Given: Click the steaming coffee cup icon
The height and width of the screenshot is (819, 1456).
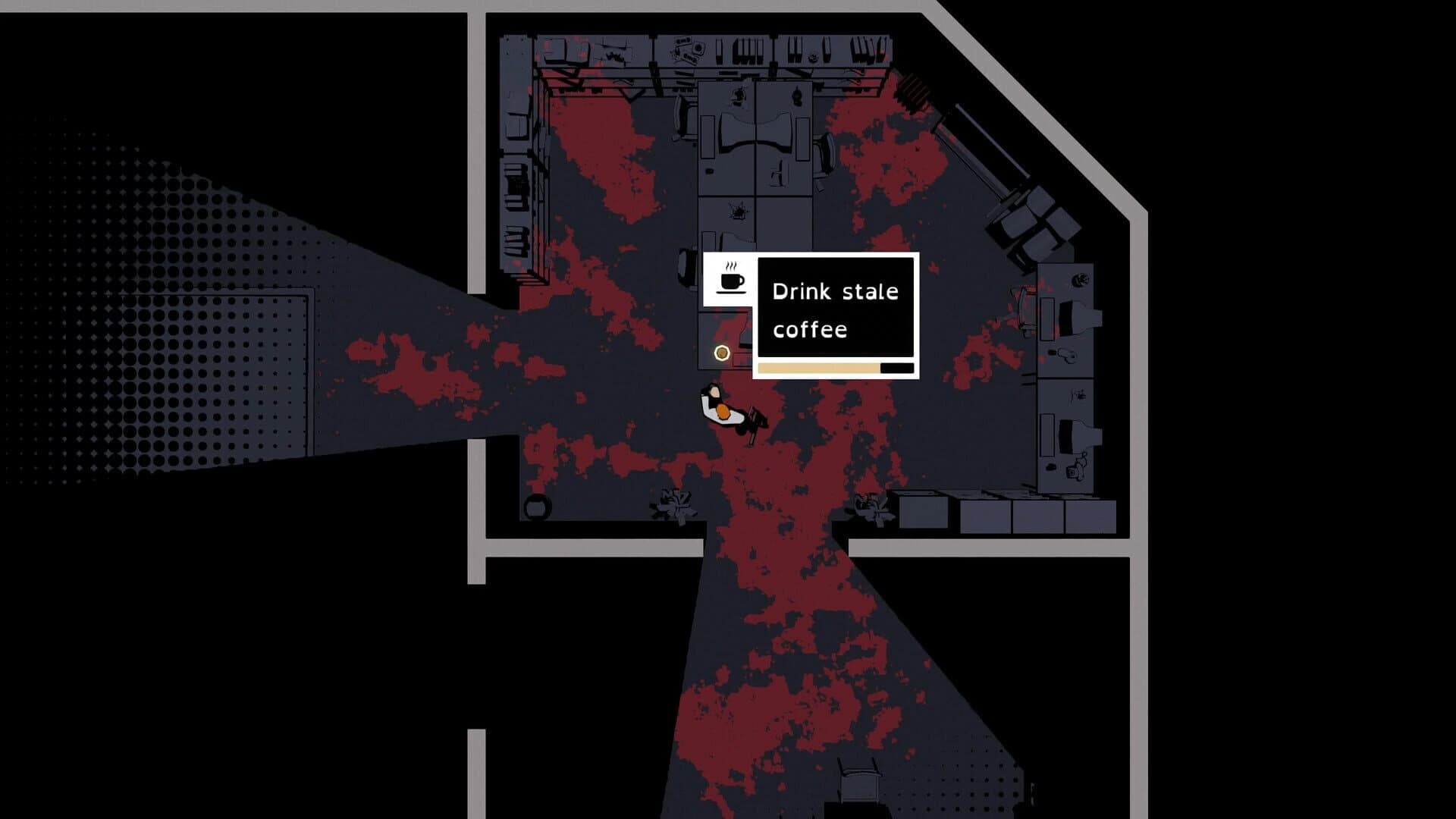Looking at the screenshot, I should [x=728, y=281].
